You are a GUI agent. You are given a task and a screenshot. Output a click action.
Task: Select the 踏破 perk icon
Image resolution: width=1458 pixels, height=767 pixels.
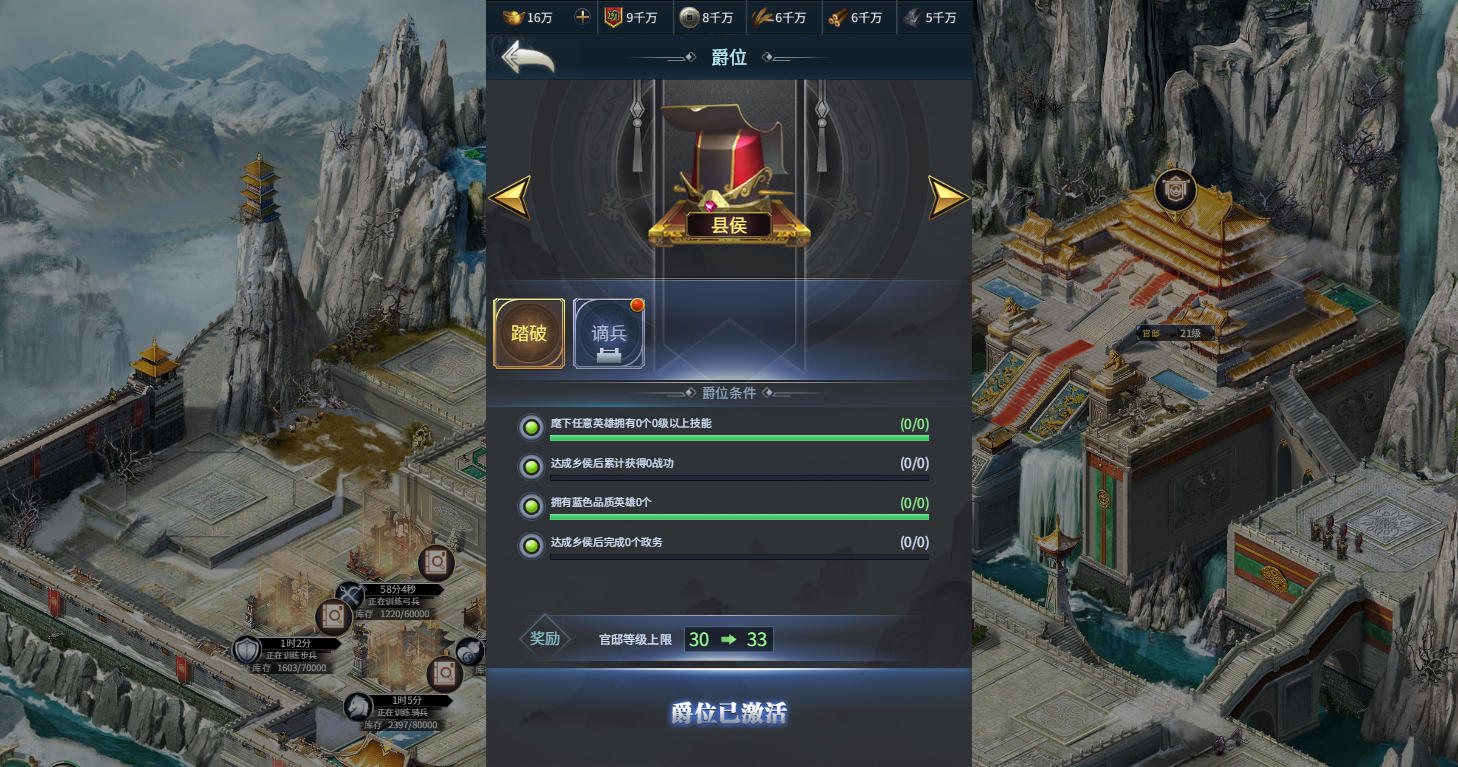tap(529, 333)
